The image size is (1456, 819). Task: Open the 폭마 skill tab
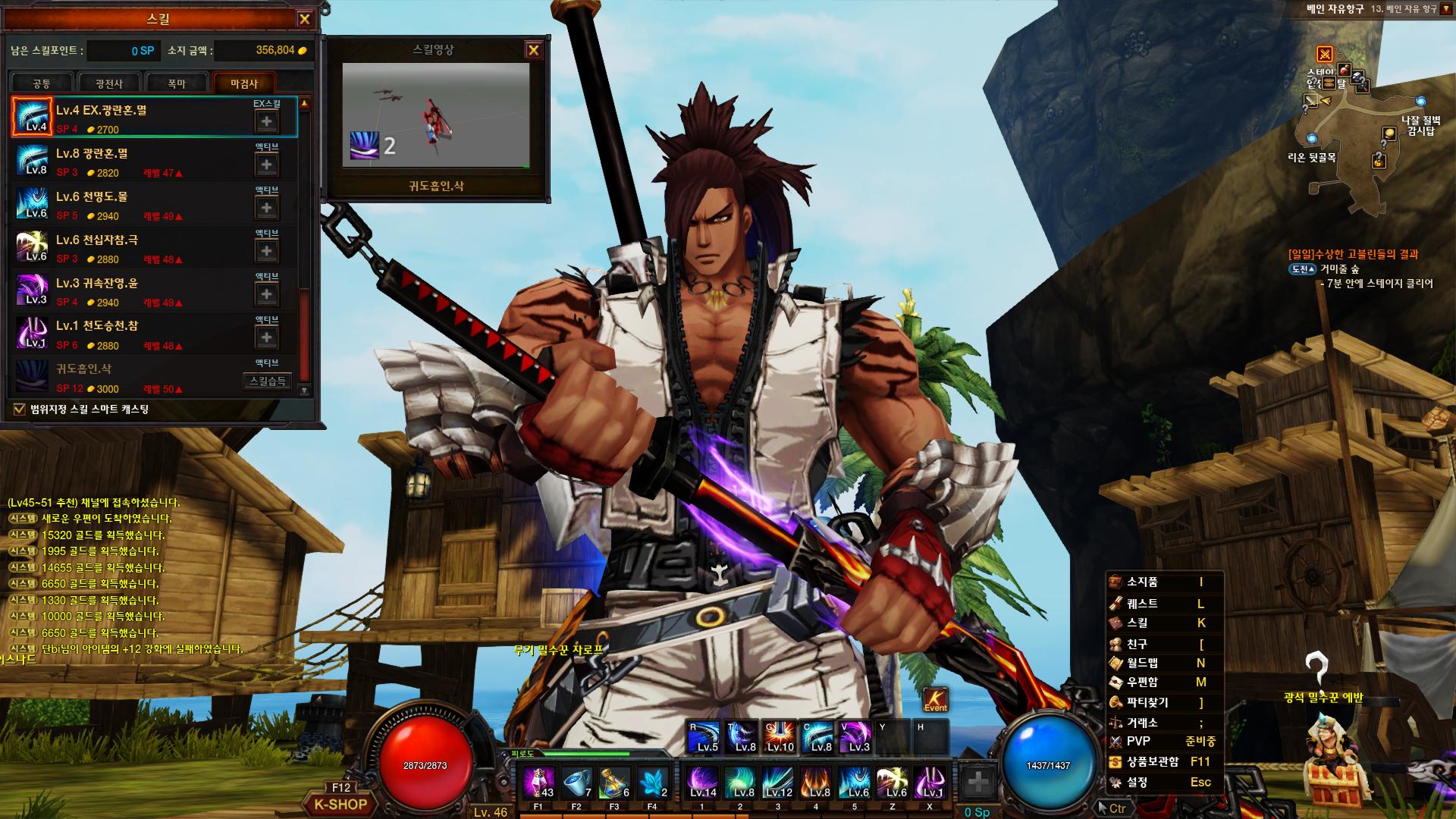pyautogui.click(x=177, y=83)
